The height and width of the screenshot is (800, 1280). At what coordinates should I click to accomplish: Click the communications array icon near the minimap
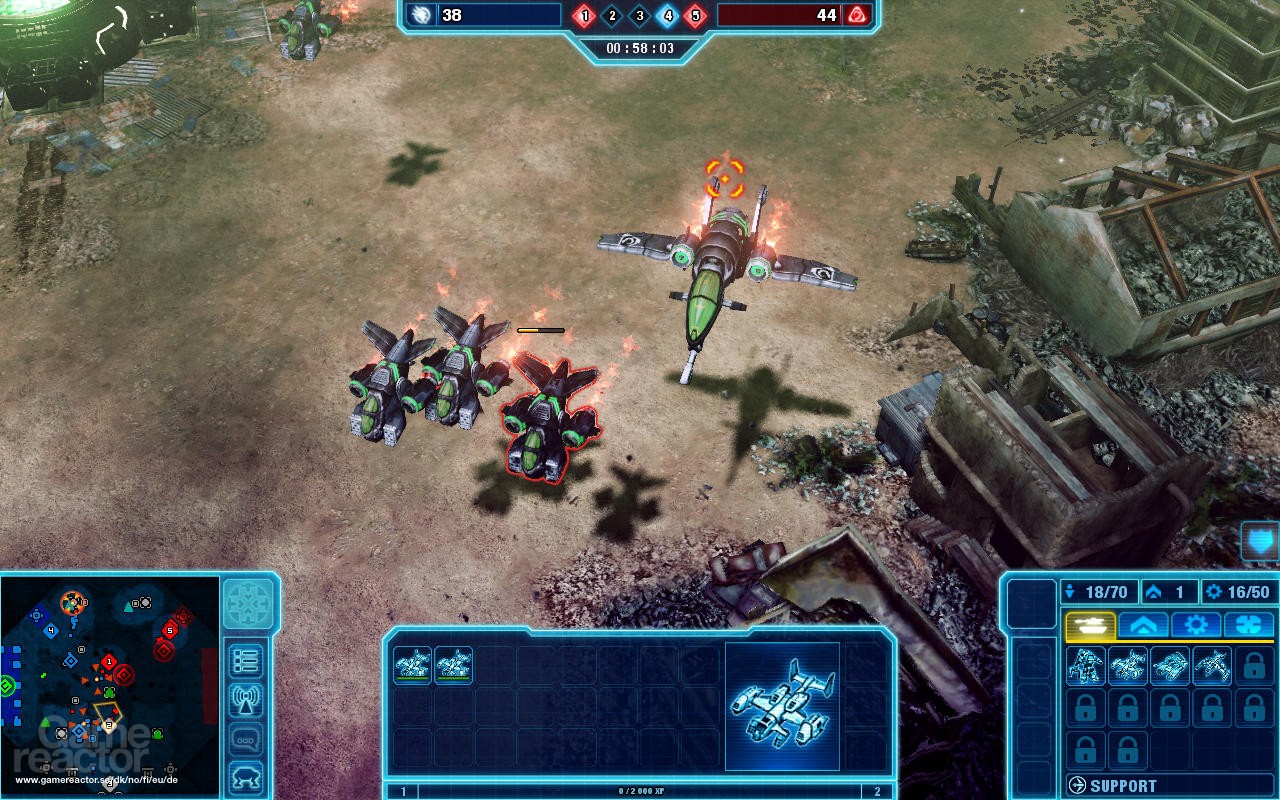(x=245, y=699)
